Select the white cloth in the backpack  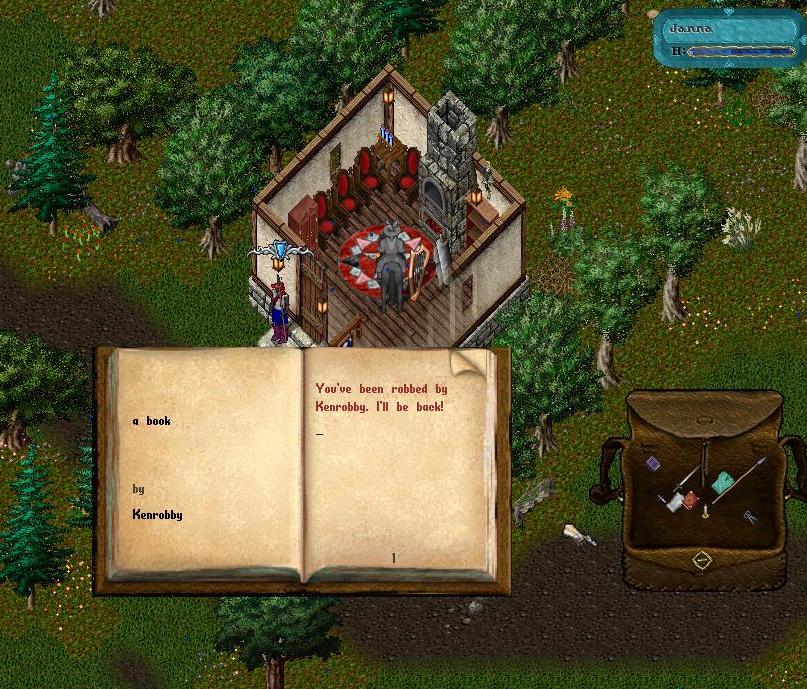(675, 504)
